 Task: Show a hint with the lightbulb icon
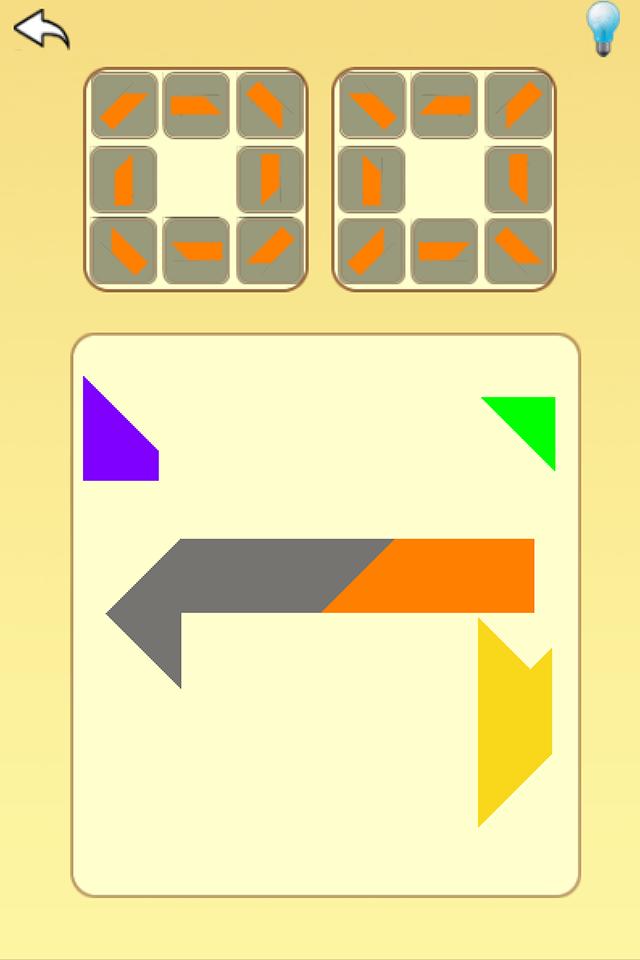[x=603, y=28]
